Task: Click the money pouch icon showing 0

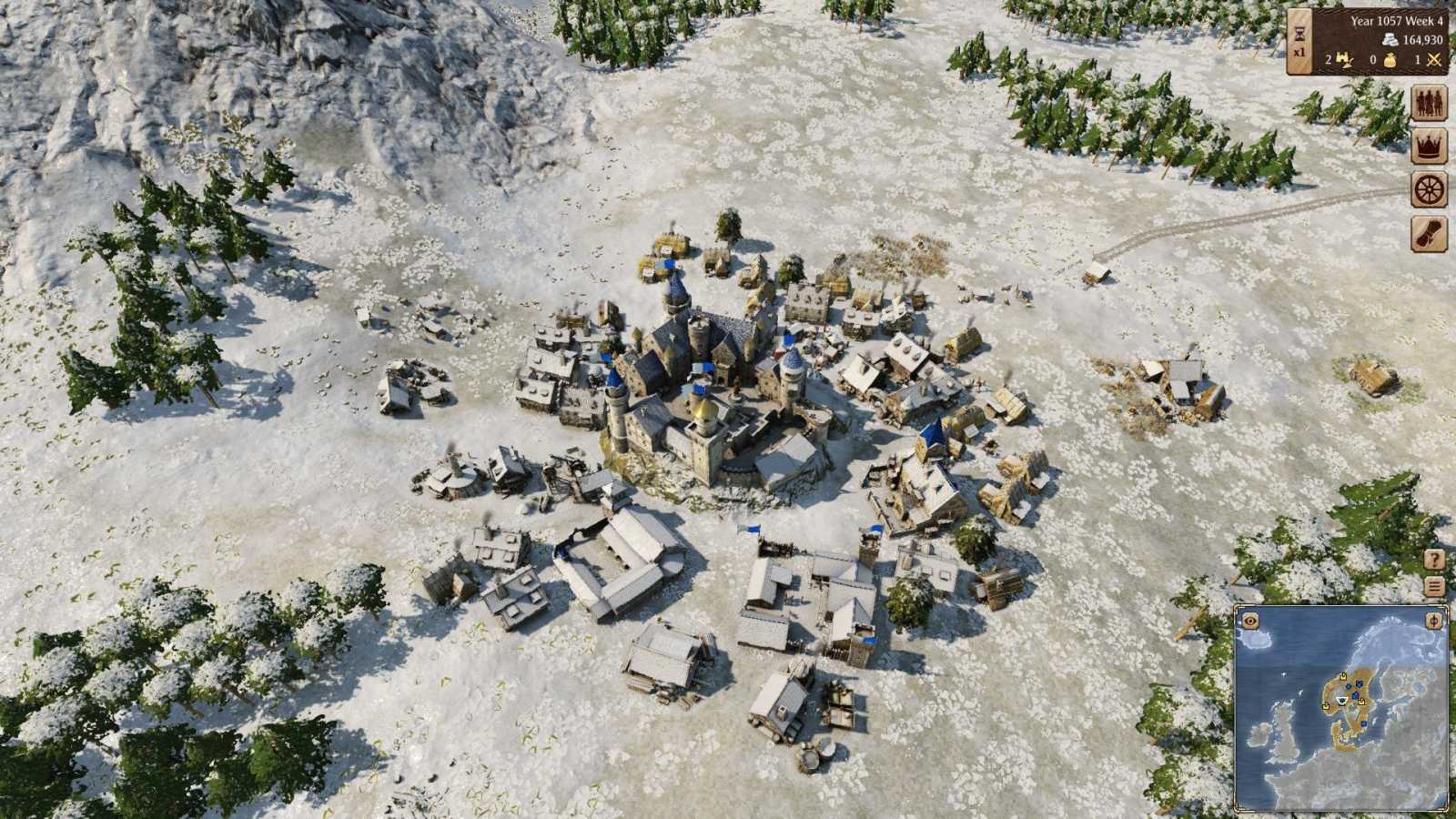Action: click(x=1392, y=60)
